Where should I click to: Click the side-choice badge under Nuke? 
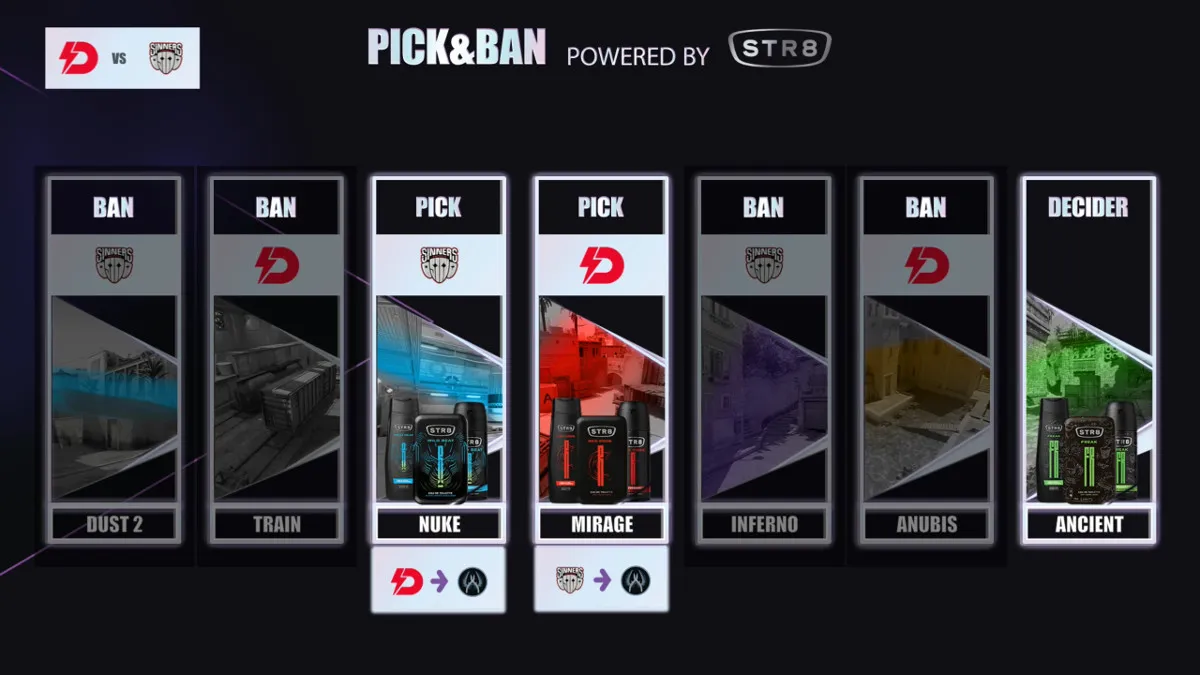[x=438, y=580]
